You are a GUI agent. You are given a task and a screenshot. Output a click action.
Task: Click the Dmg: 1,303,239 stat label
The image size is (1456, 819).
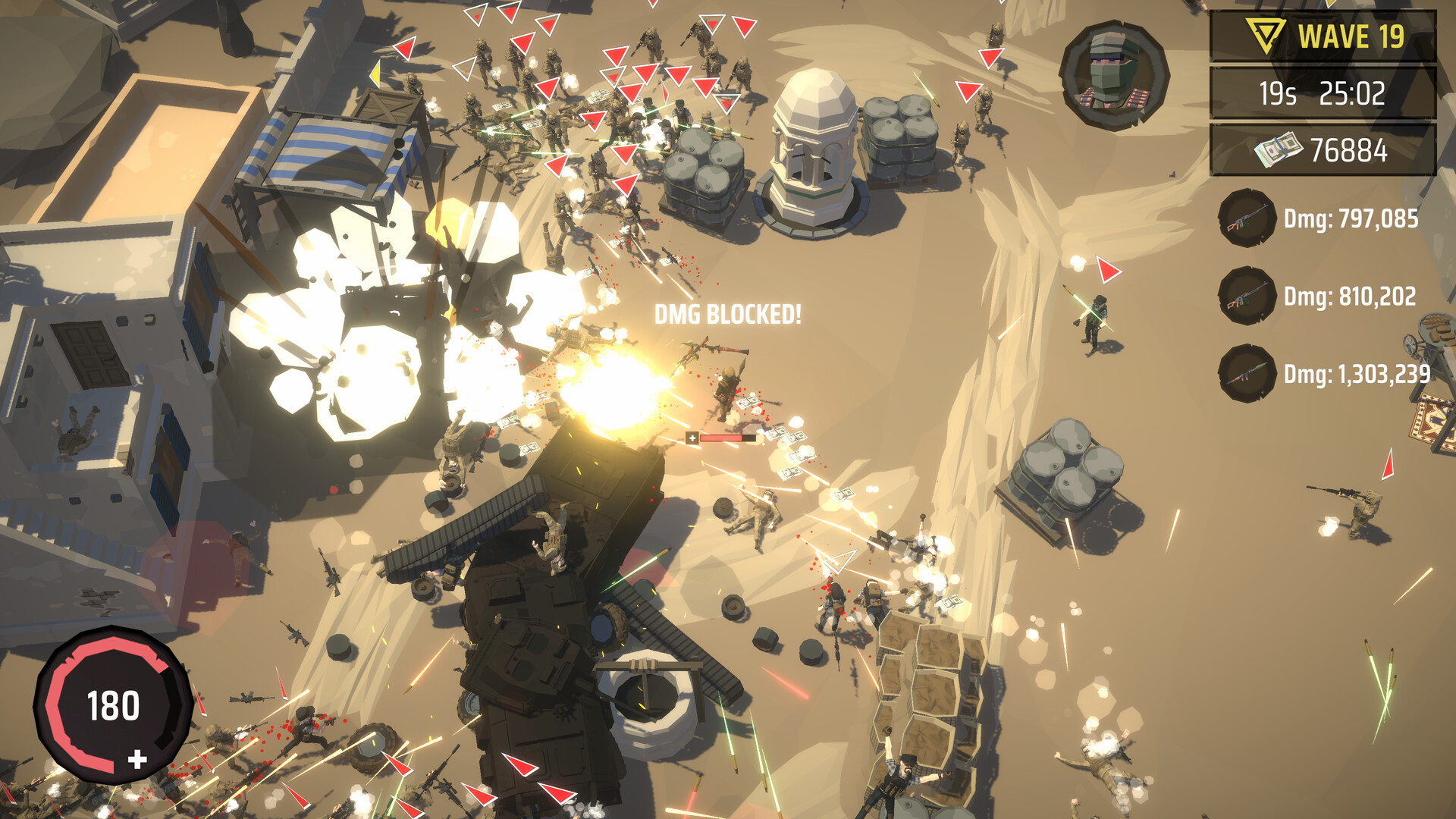(1357, 373)
